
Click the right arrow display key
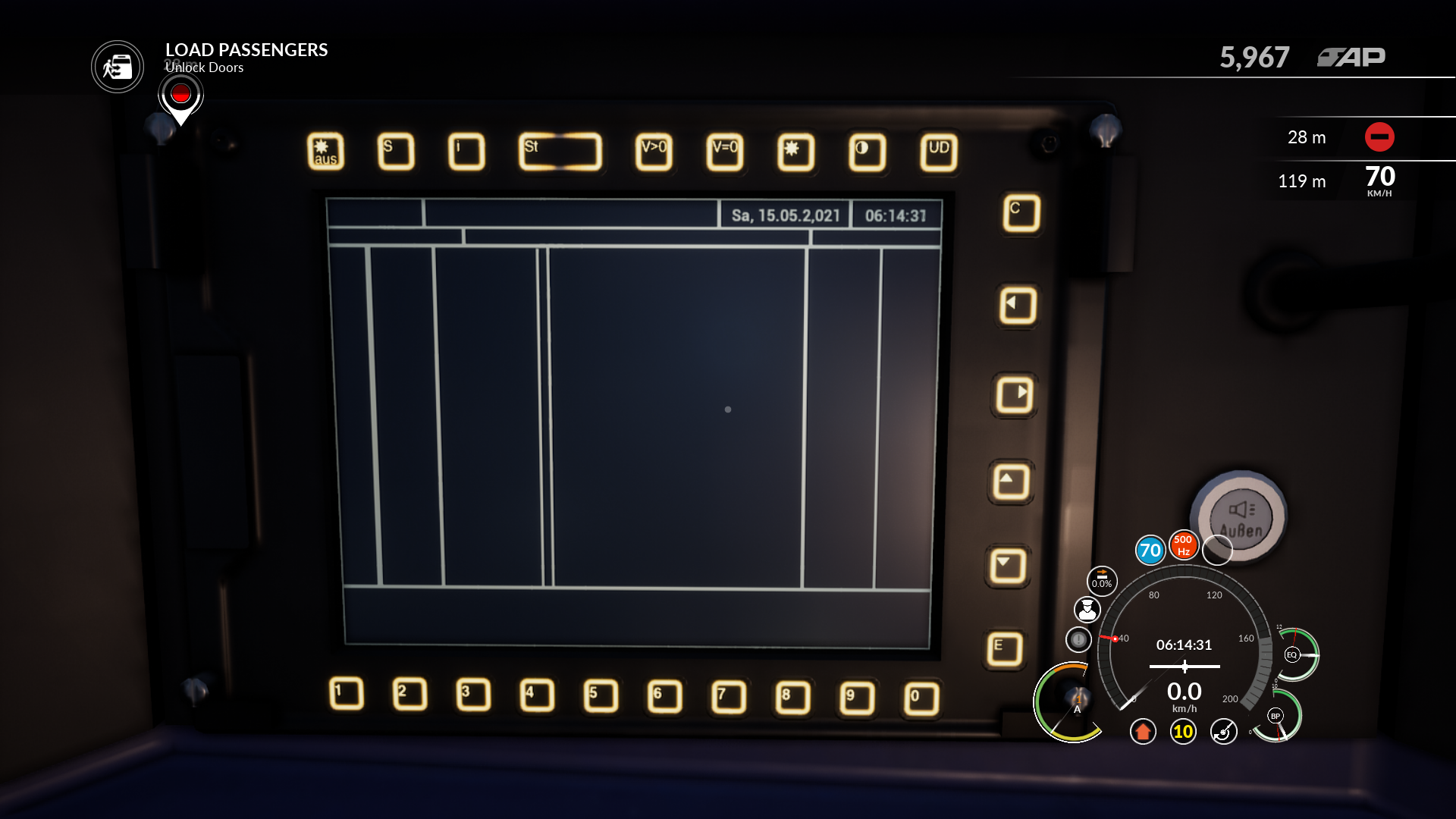(1015, 394)
